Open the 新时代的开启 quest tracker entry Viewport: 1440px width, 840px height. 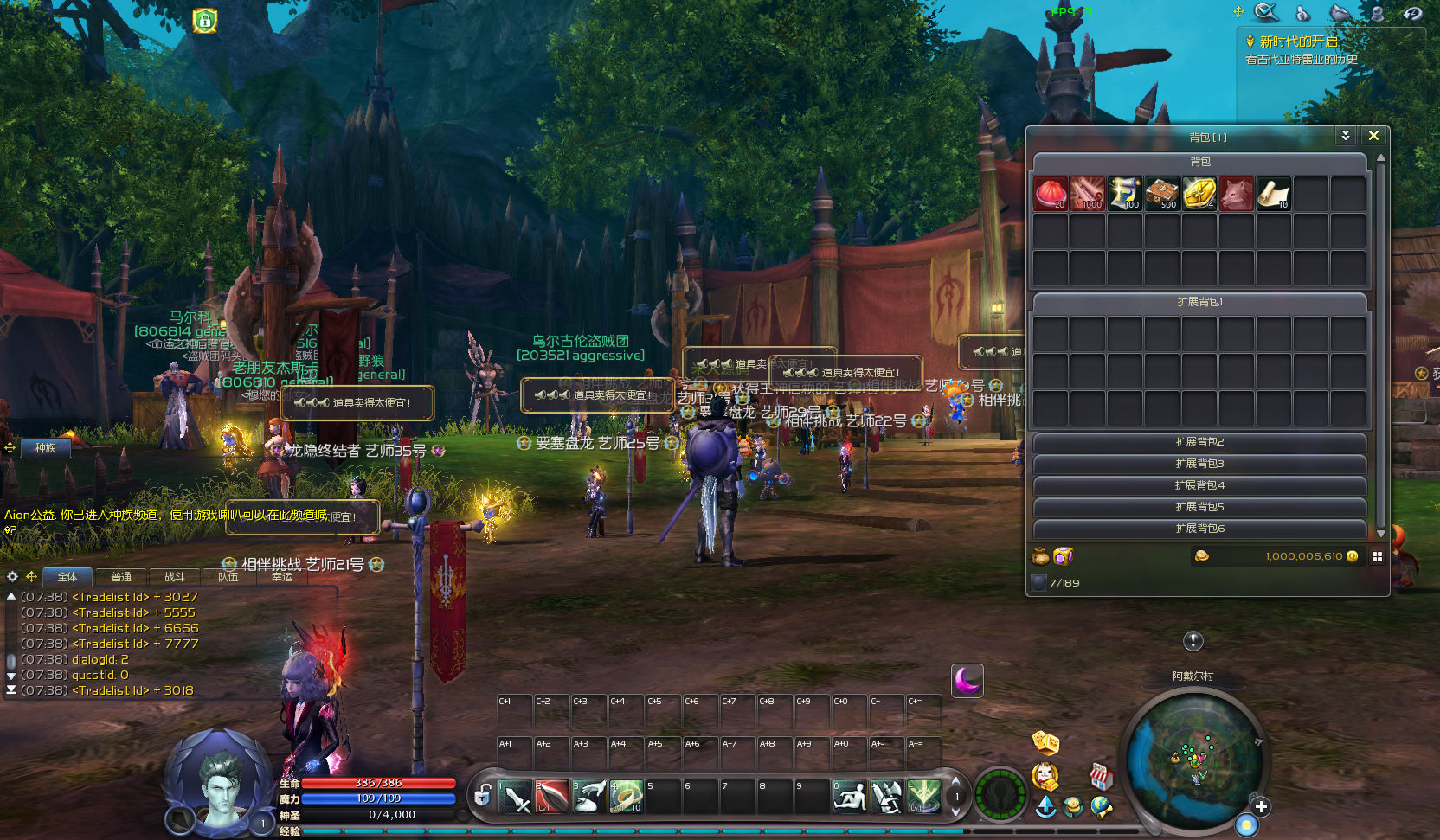(1298, 42)
